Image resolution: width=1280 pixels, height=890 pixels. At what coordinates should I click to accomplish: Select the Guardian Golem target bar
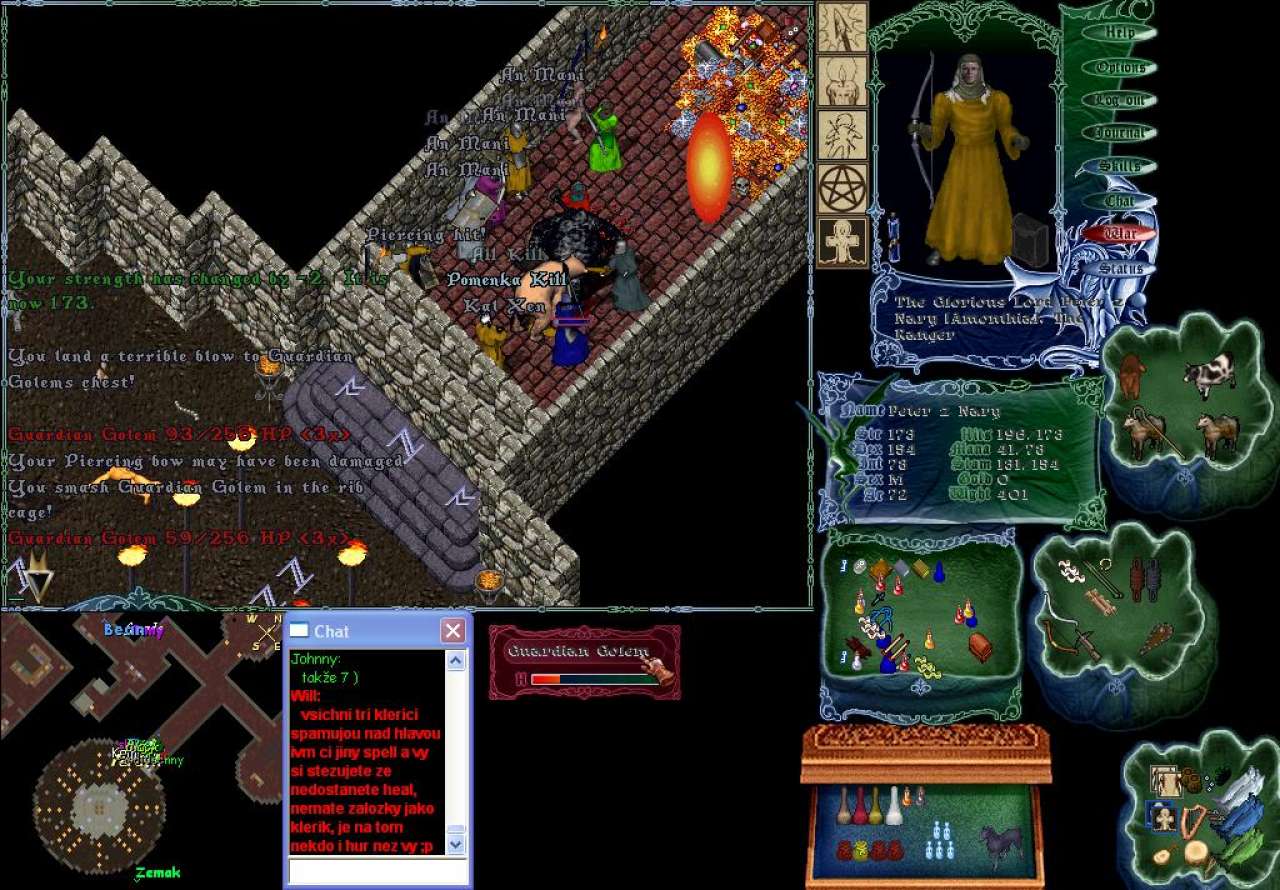(584, 661)
